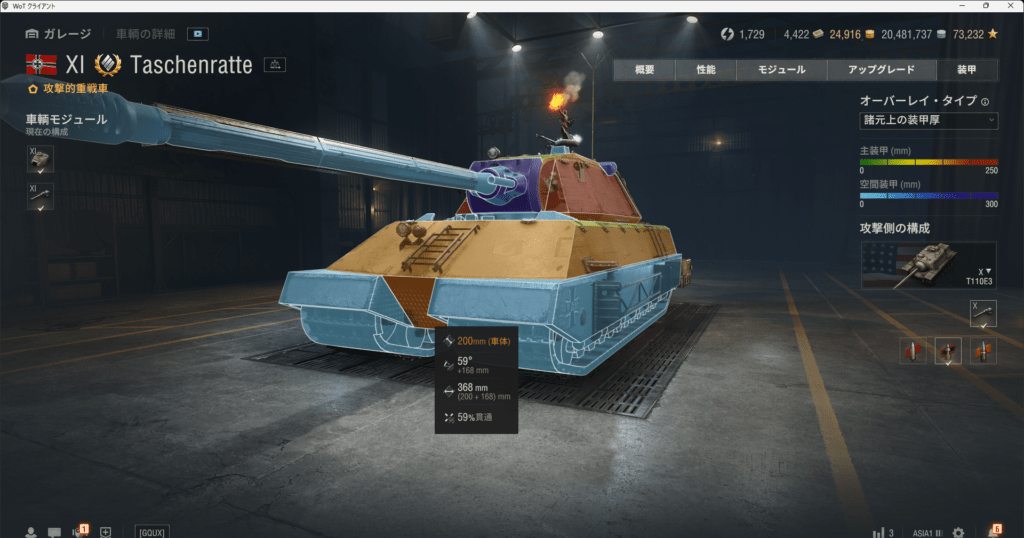Screen dimensions: 1024x538
Task: Select the attacker's tier X gun module
Action: 983,314
